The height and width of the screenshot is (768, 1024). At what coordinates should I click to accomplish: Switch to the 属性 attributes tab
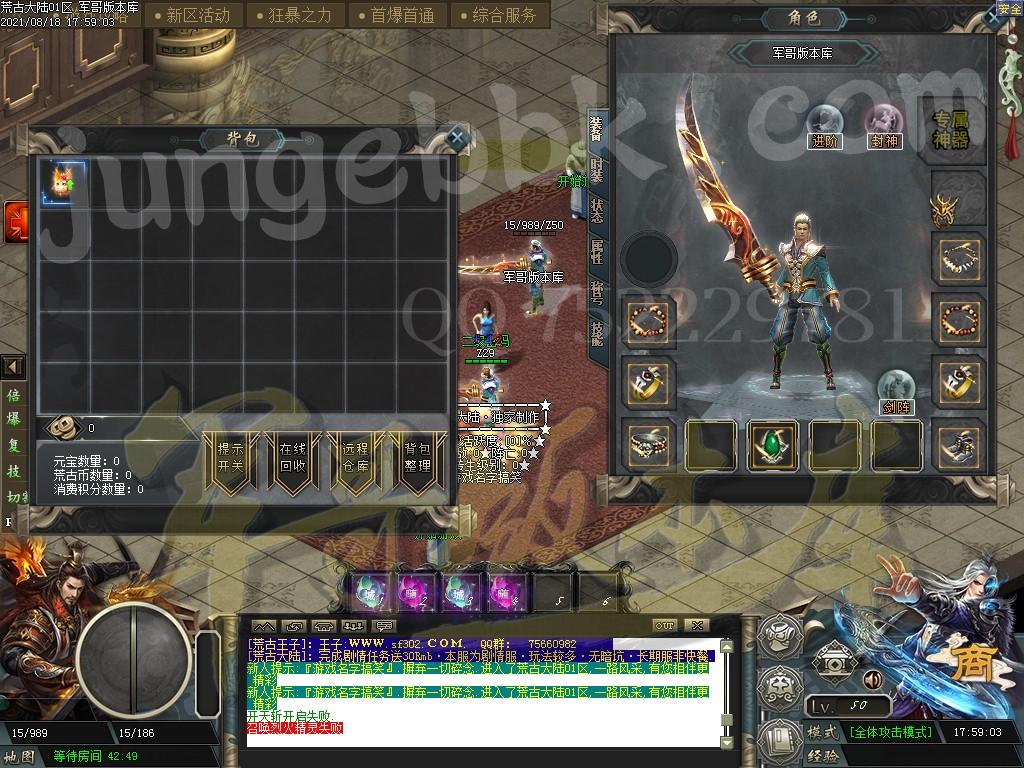click(x=597, y=250)
